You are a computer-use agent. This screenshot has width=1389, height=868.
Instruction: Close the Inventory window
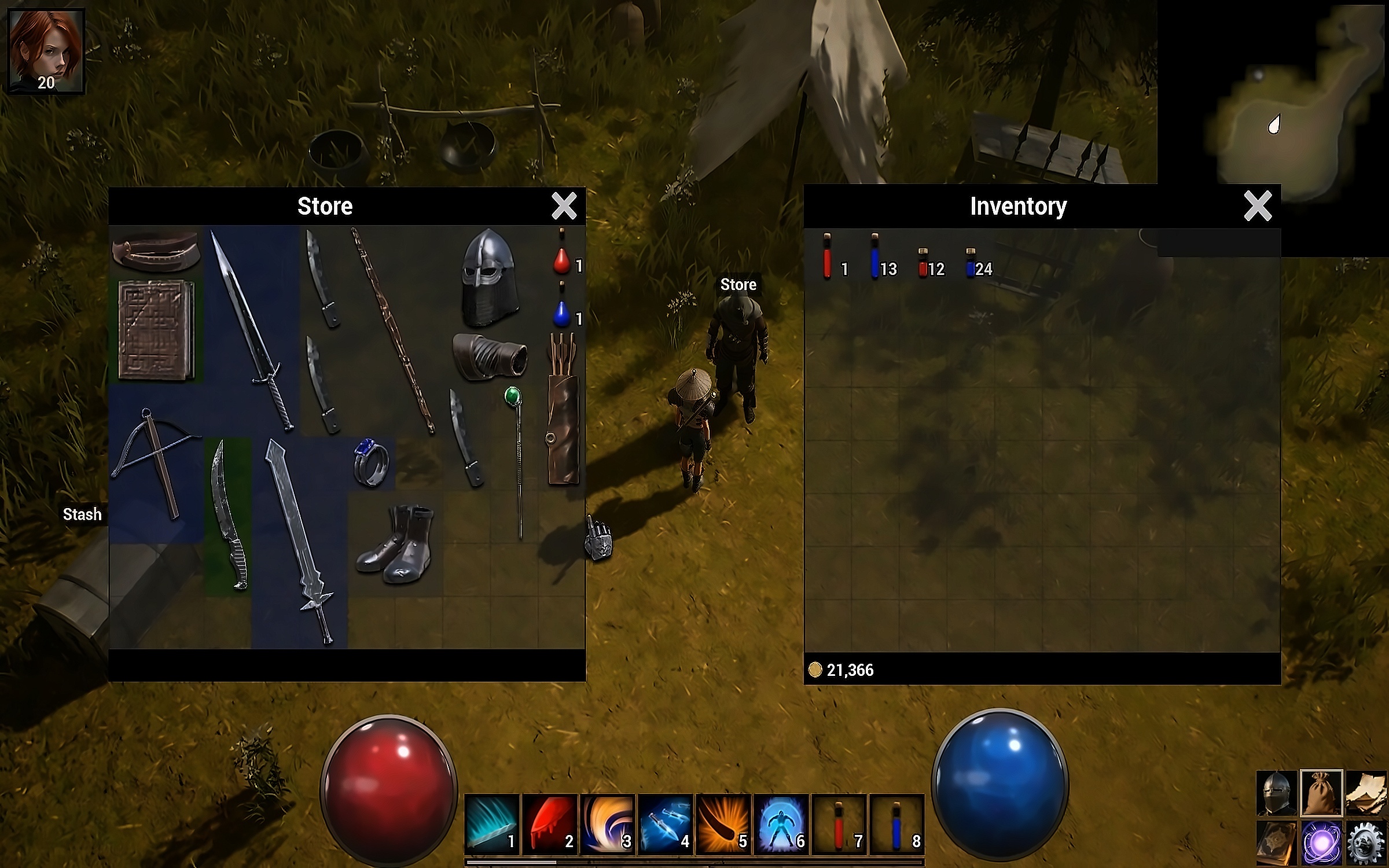[x=1258, y=205]
